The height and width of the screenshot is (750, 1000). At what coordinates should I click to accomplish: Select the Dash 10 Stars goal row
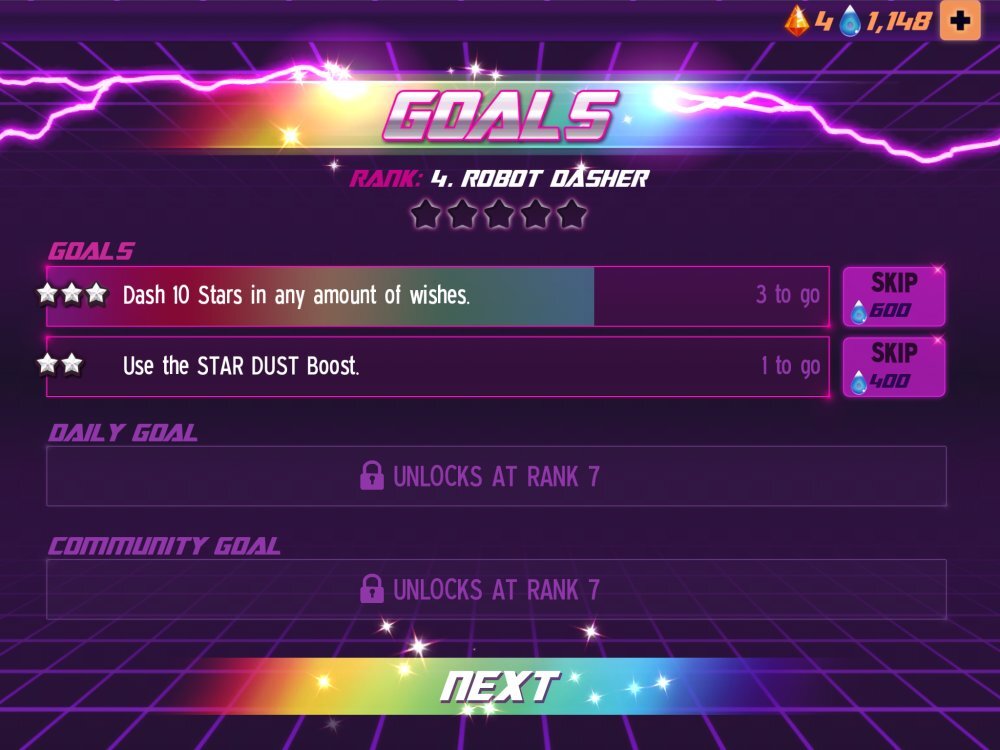437,296
